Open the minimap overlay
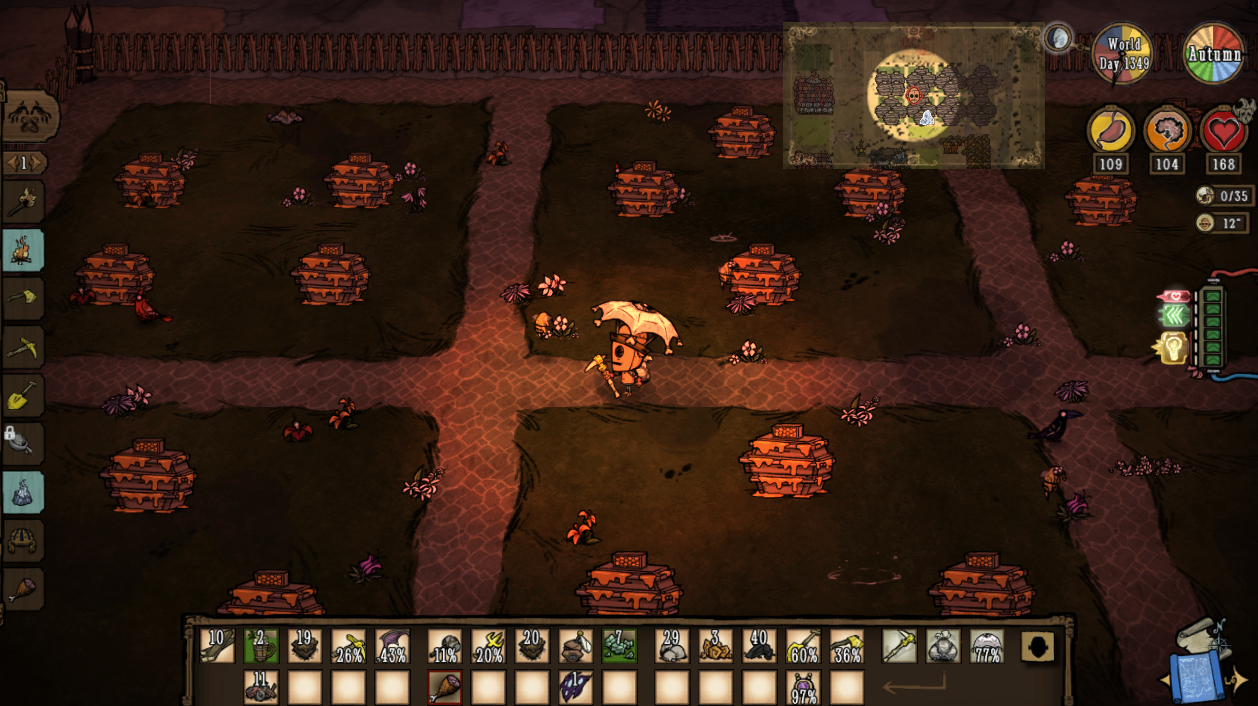 [x=913, y=96]
